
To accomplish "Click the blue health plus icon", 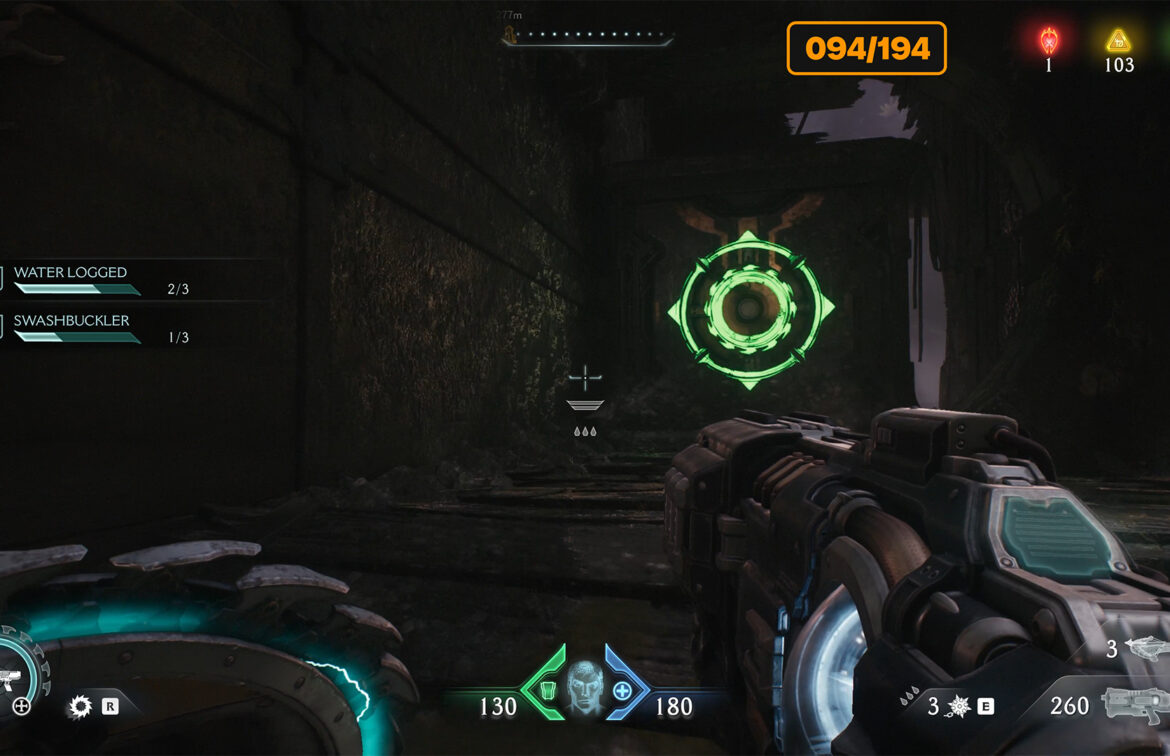I will [x=622, y=690].
